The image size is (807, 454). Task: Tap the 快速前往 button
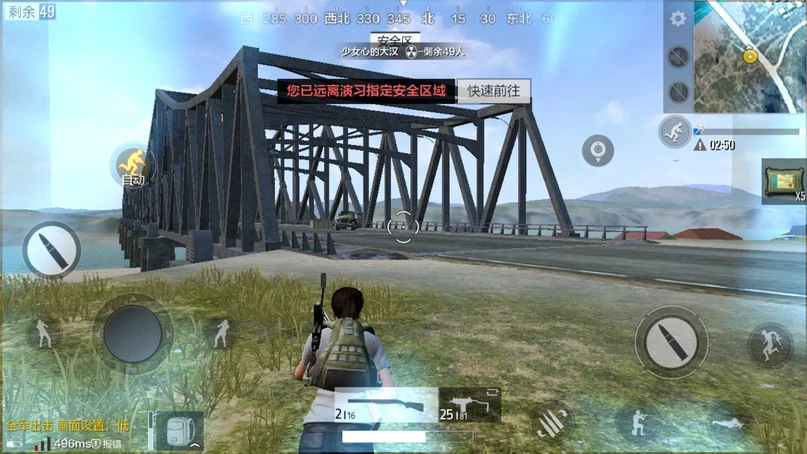(494, 91)
